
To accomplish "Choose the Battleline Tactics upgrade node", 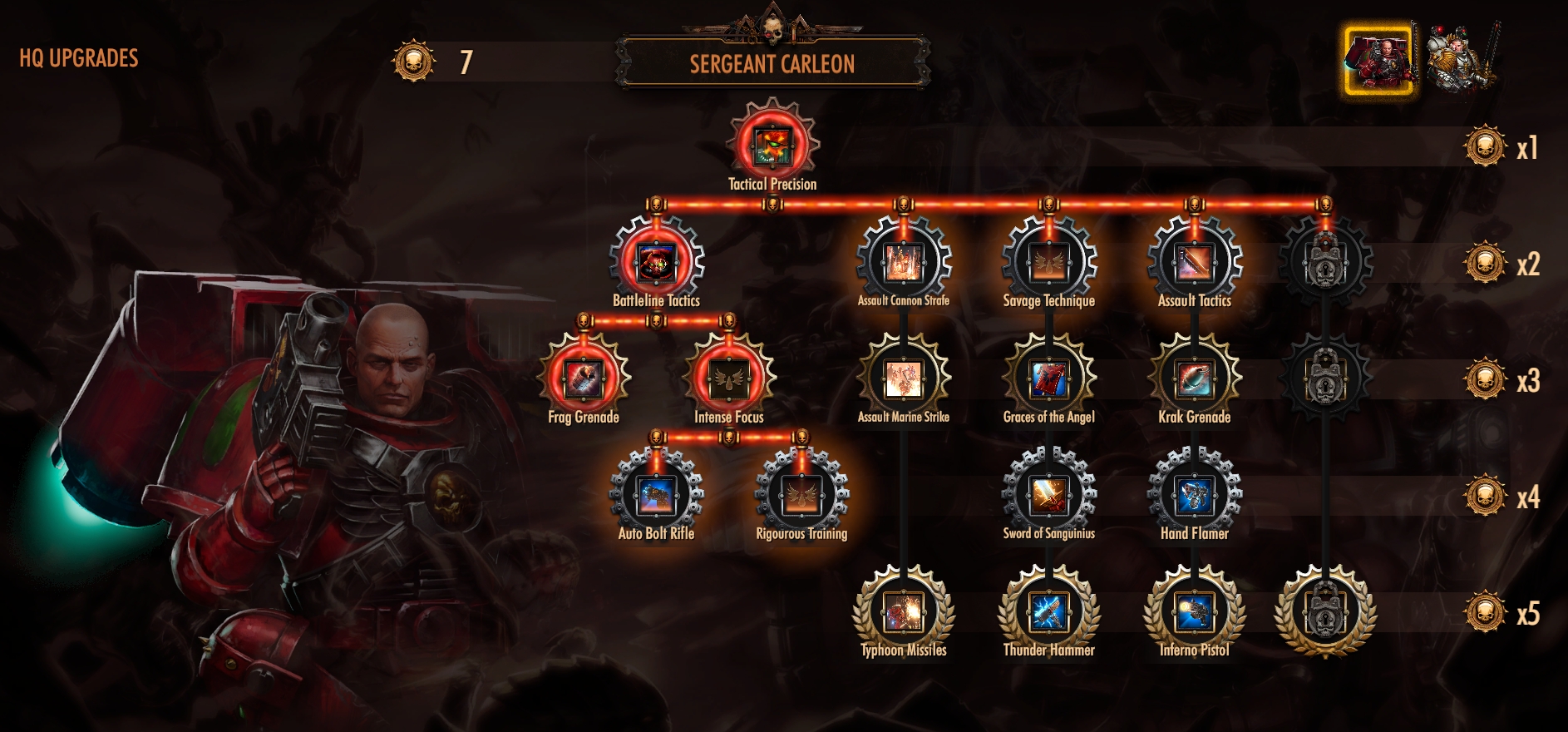I will 656,263.
